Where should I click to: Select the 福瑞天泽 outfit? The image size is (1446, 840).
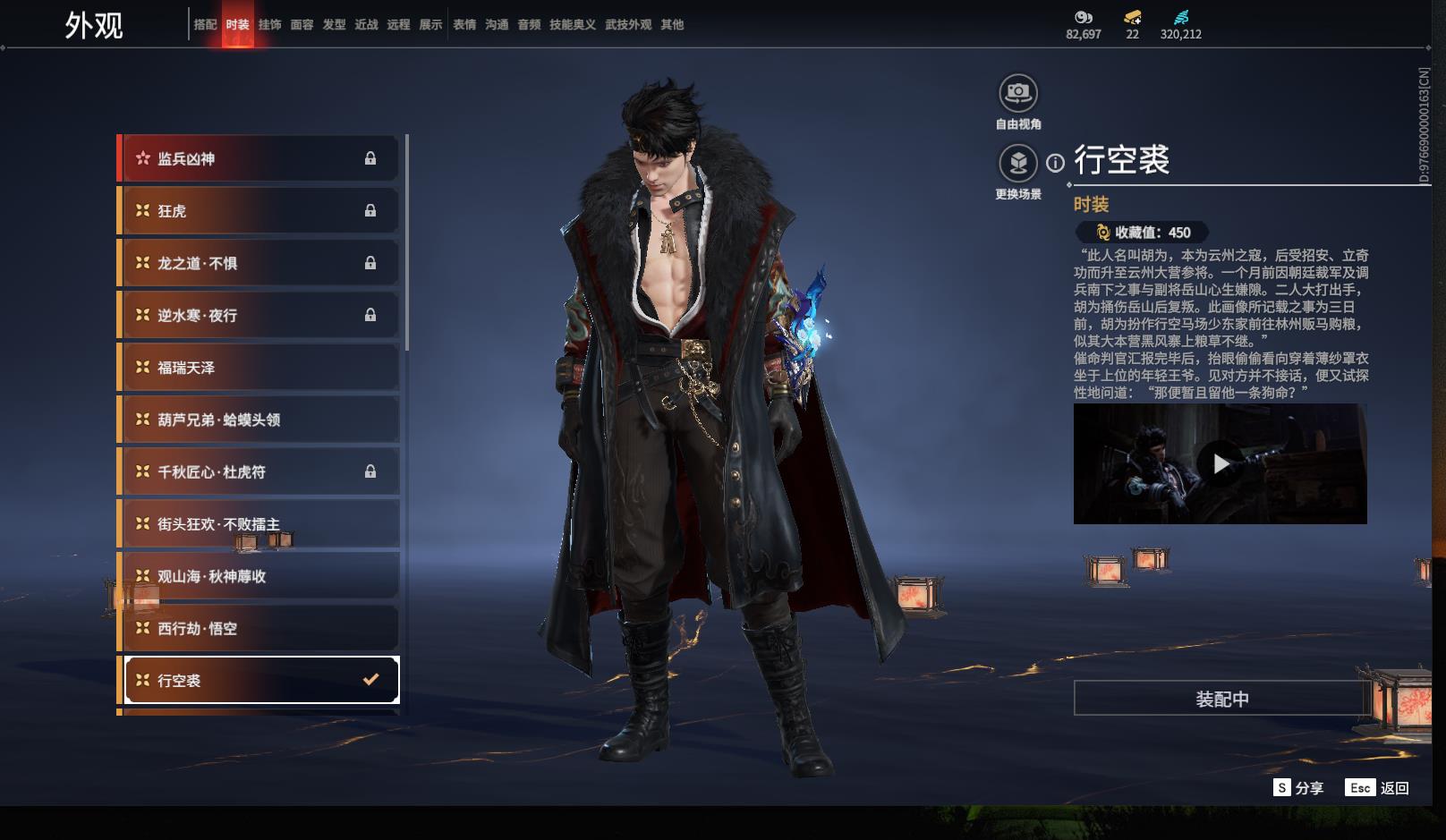coord(259,368)
